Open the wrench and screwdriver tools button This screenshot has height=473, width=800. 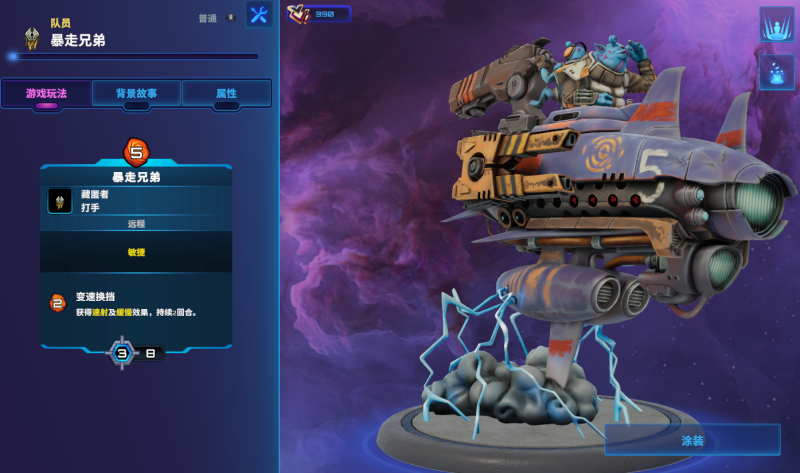[259, 15]
